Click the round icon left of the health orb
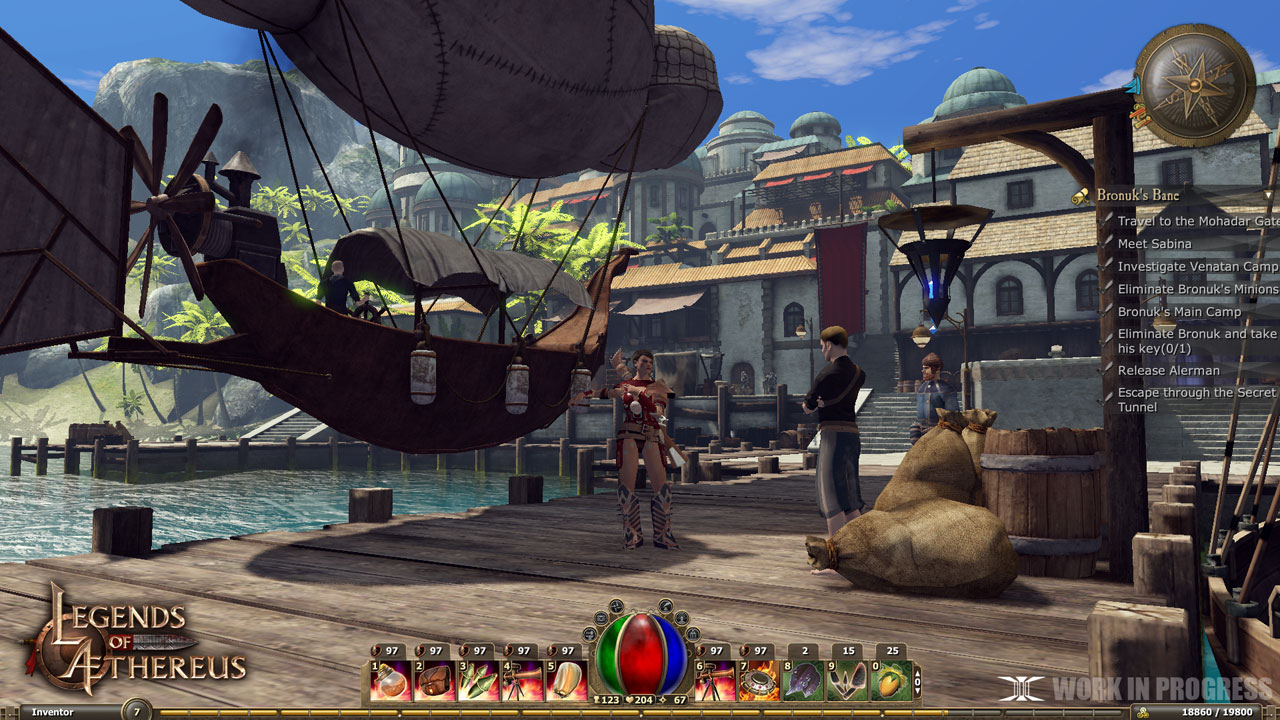1280x720 pixels. tap(588, 634)
